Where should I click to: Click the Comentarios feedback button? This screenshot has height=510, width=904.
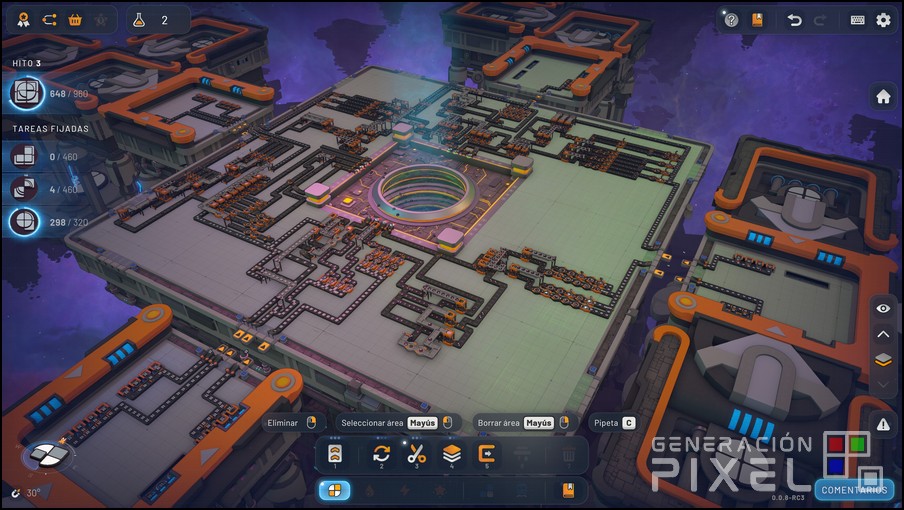point(855,490)
